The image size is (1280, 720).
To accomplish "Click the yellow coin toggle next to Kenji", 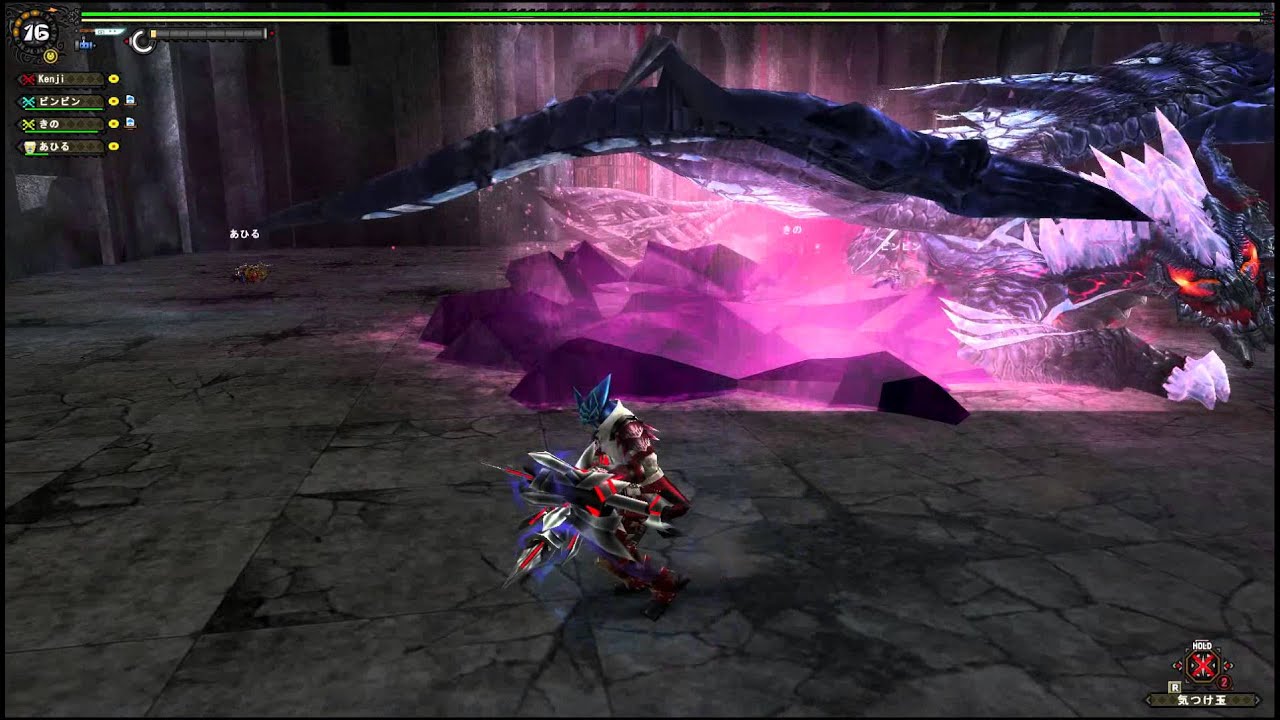I will [114, 79].
